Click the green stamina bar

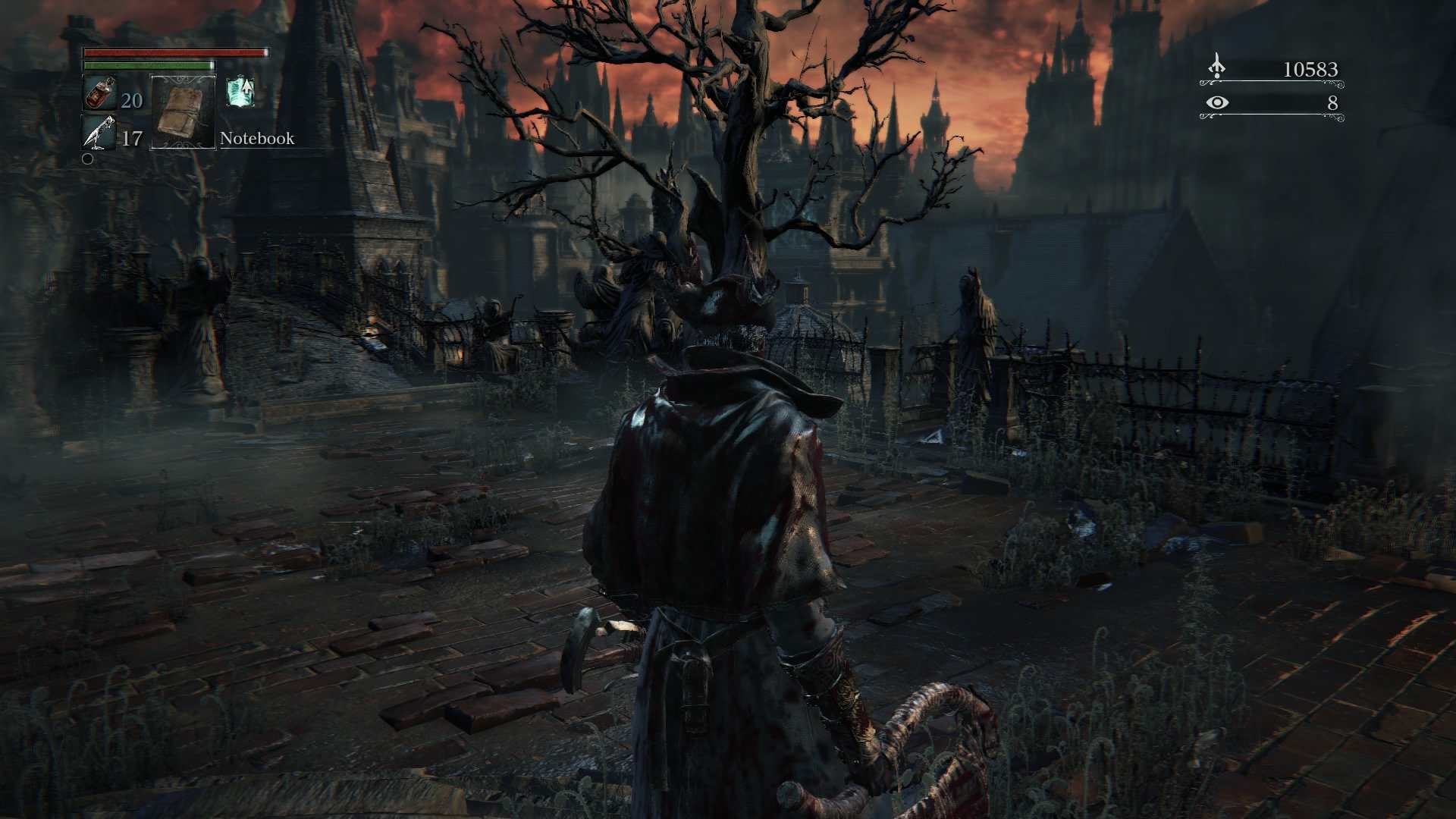pyautogui.click(x=149, y=65)
